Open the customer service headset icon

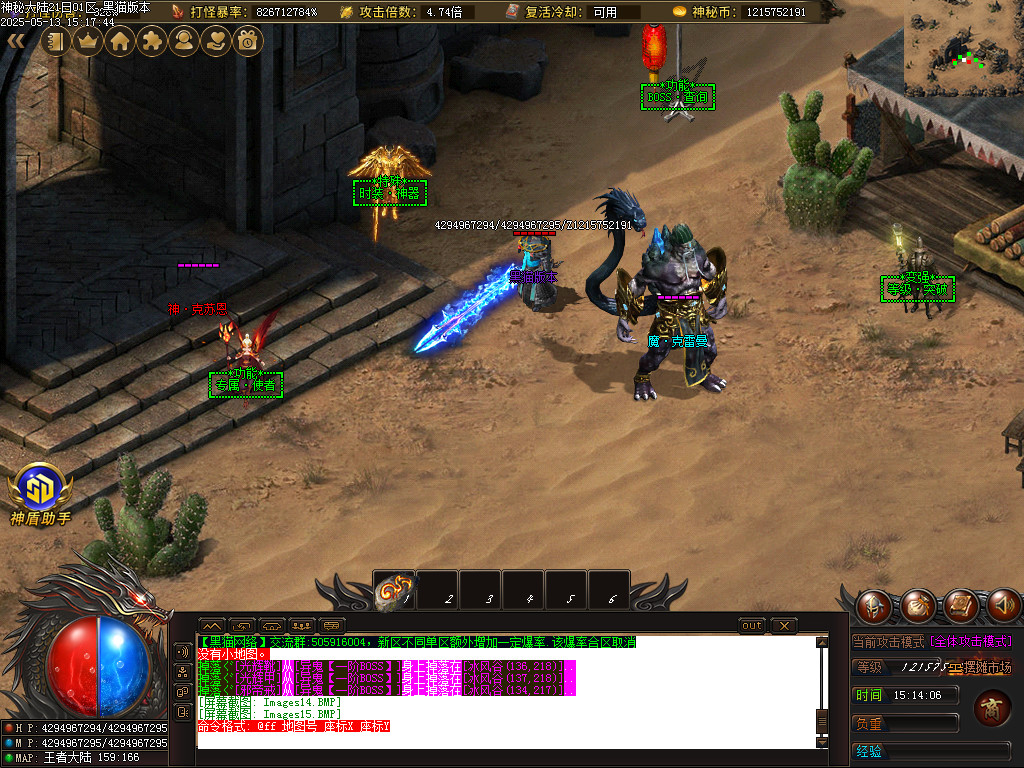[184, 41]
